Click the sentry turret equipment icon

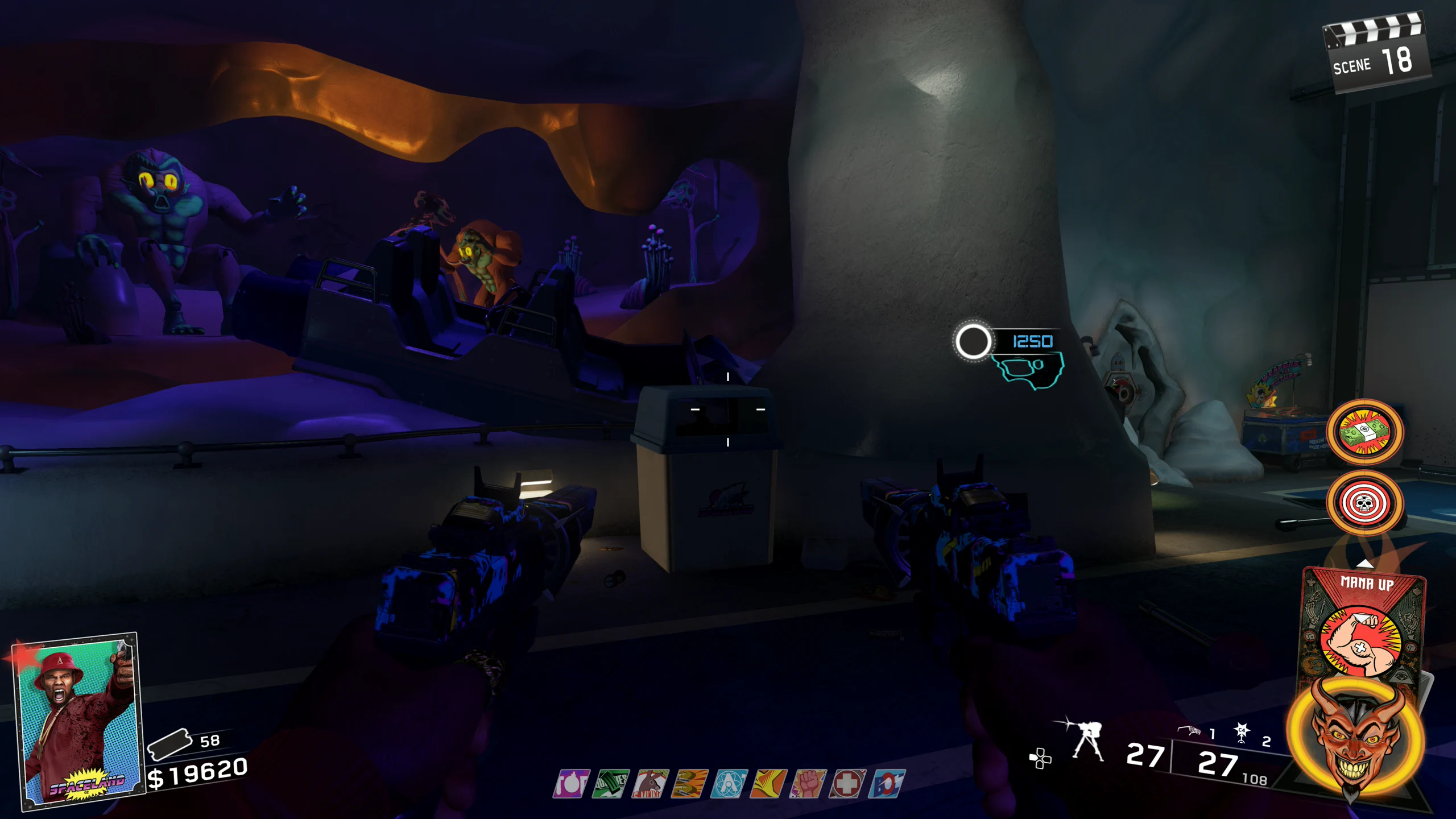(x=1086, y=739)
